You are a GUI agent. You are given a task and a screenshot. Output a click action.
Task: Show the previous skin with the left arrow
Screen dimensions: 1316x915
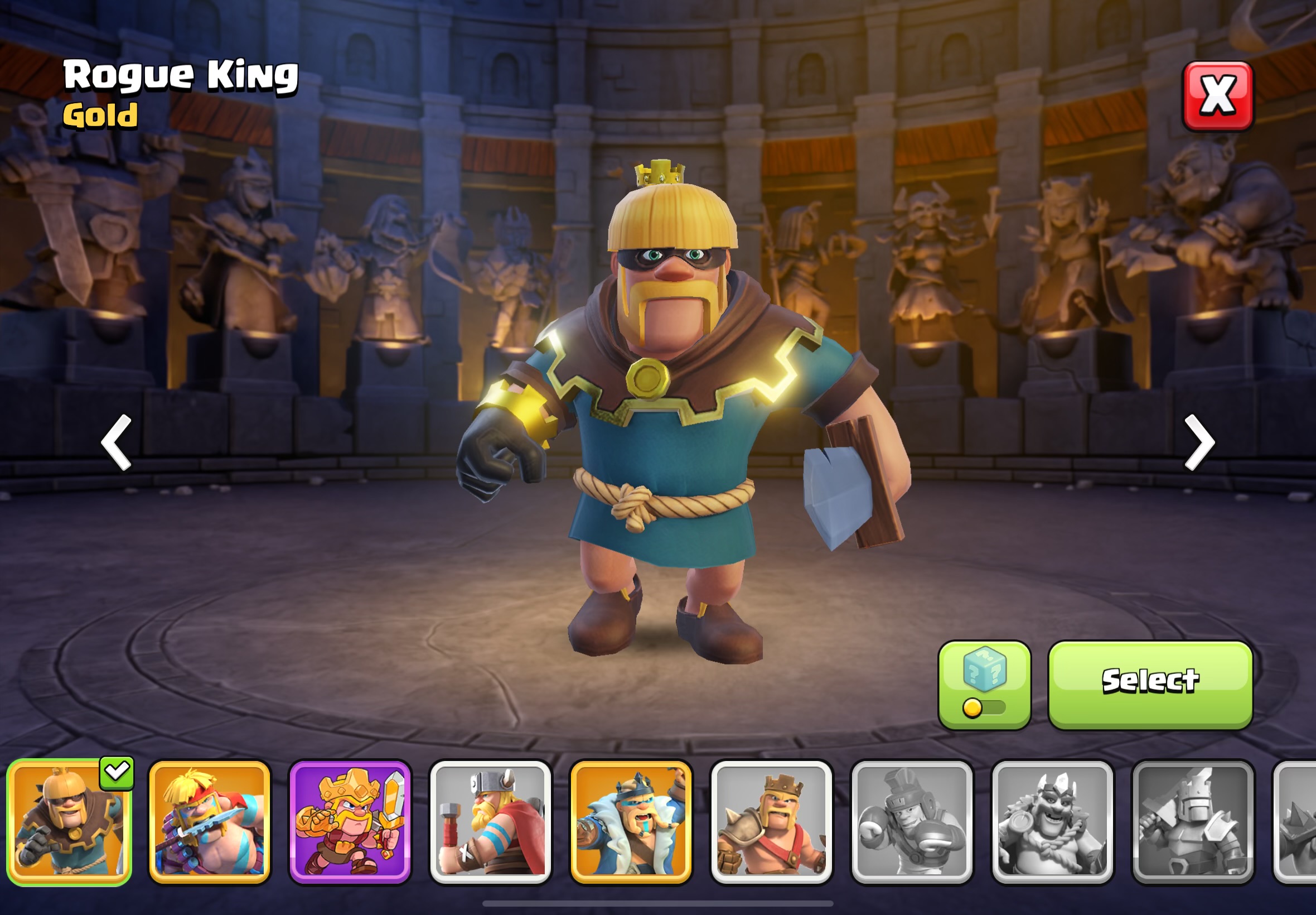coord(117,442)
